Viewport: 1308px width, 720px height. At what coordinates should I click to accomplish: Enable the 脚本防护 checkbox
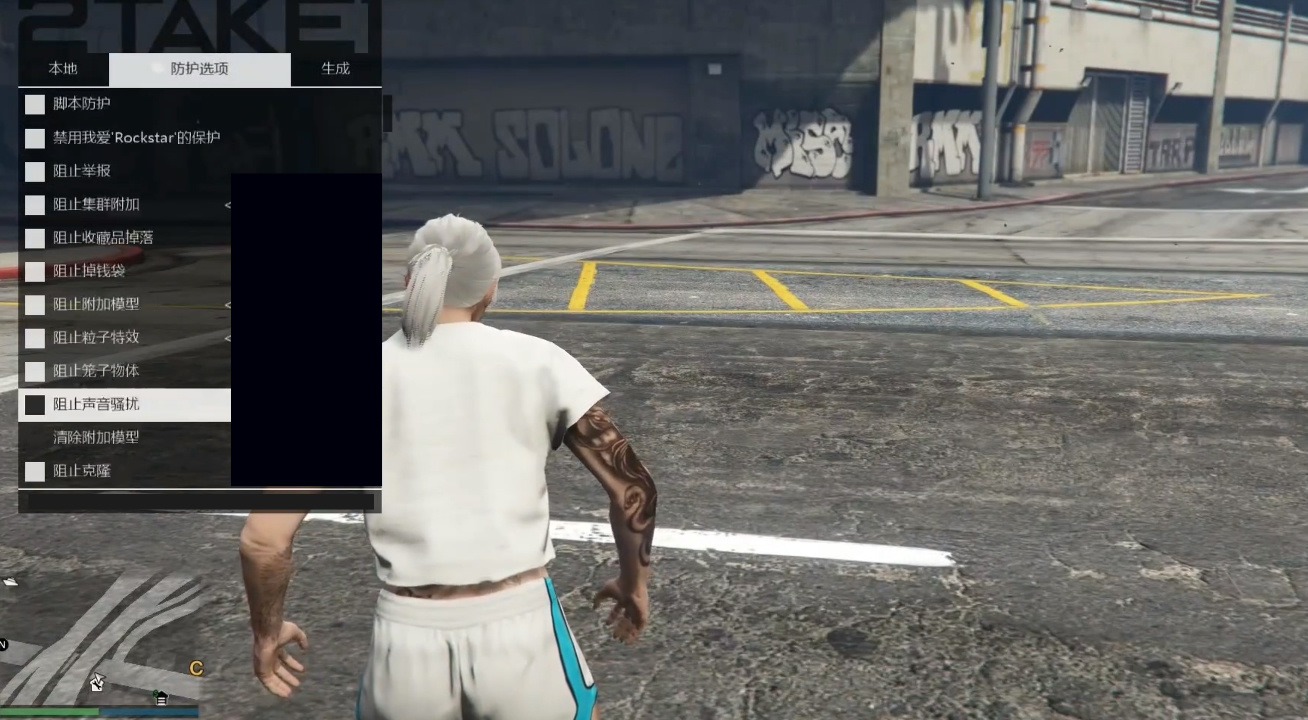(x=35, y=104)
